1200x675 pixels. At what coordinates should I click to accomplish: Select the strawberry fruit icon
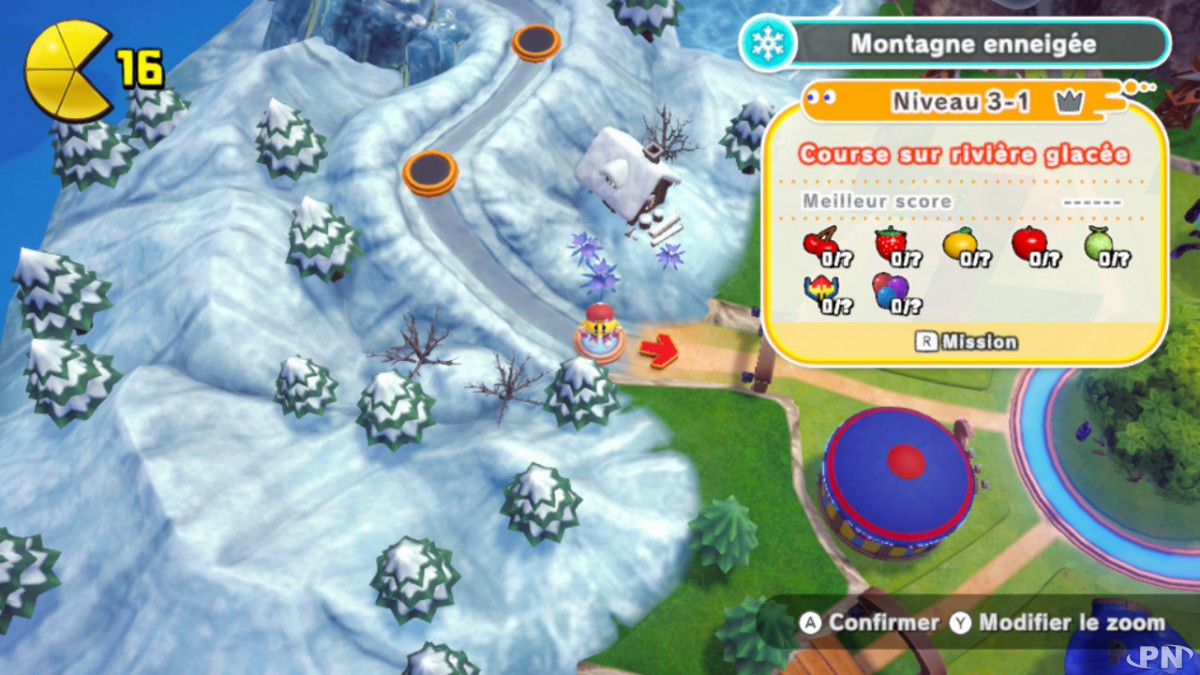coord(890,244)
